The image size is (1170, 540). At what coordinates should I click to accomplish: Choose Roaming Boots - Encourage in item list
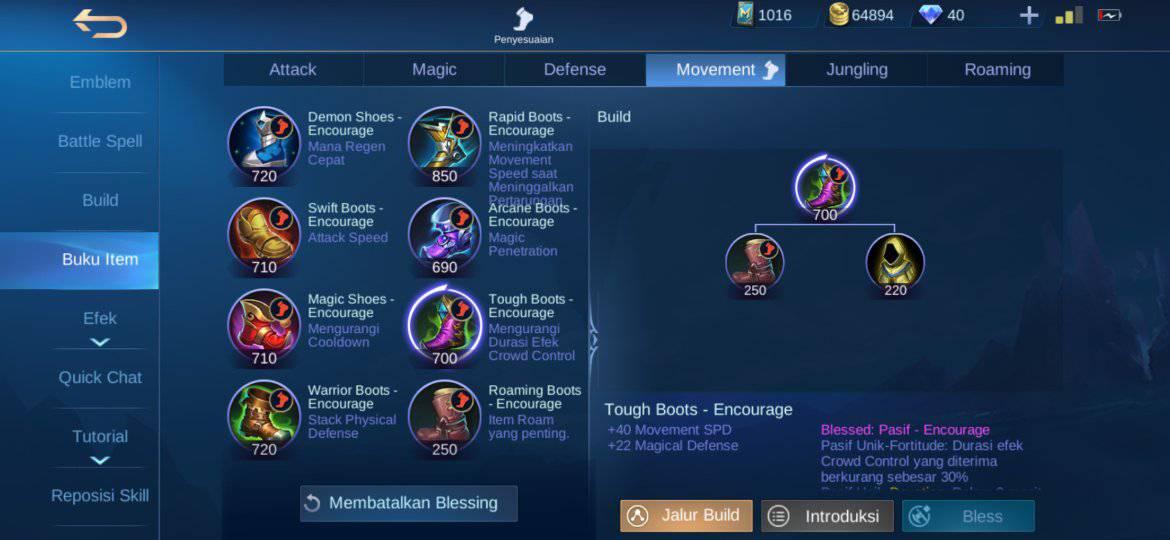(x=444, y=416)
